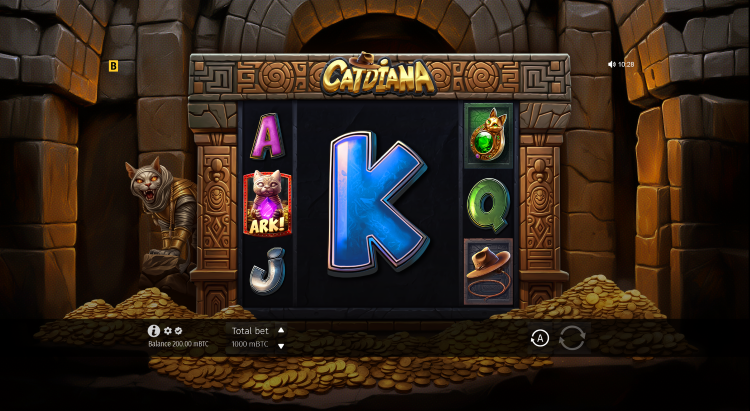Open the autoplay options

click(x=540, y=339)
